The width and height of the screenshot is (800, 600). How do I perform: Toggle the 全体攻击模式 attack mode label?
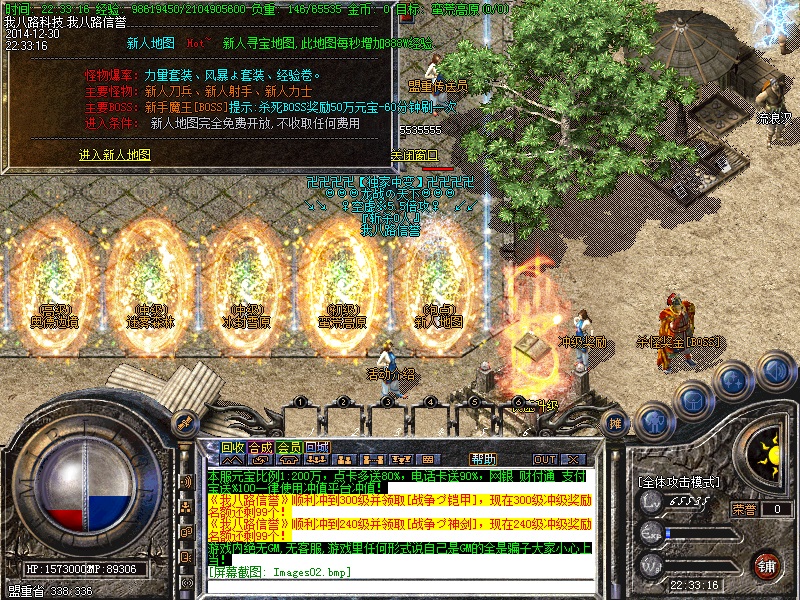679,481
